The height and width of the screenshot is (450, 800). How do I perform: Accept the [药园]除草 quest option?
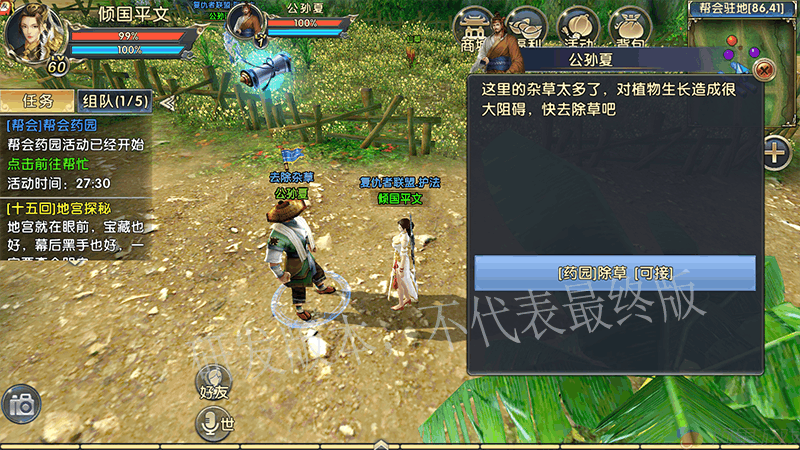click(614, 273)
